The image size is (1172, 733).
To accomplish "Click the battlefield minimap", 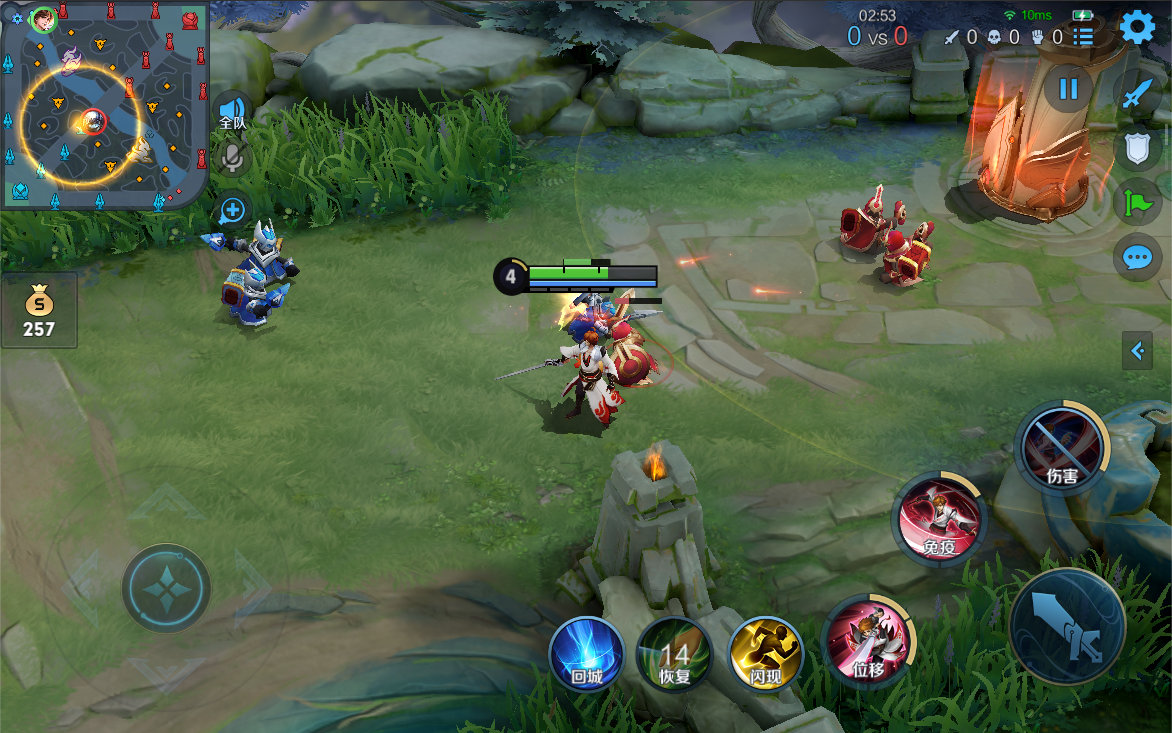I will tap(104, 105).
